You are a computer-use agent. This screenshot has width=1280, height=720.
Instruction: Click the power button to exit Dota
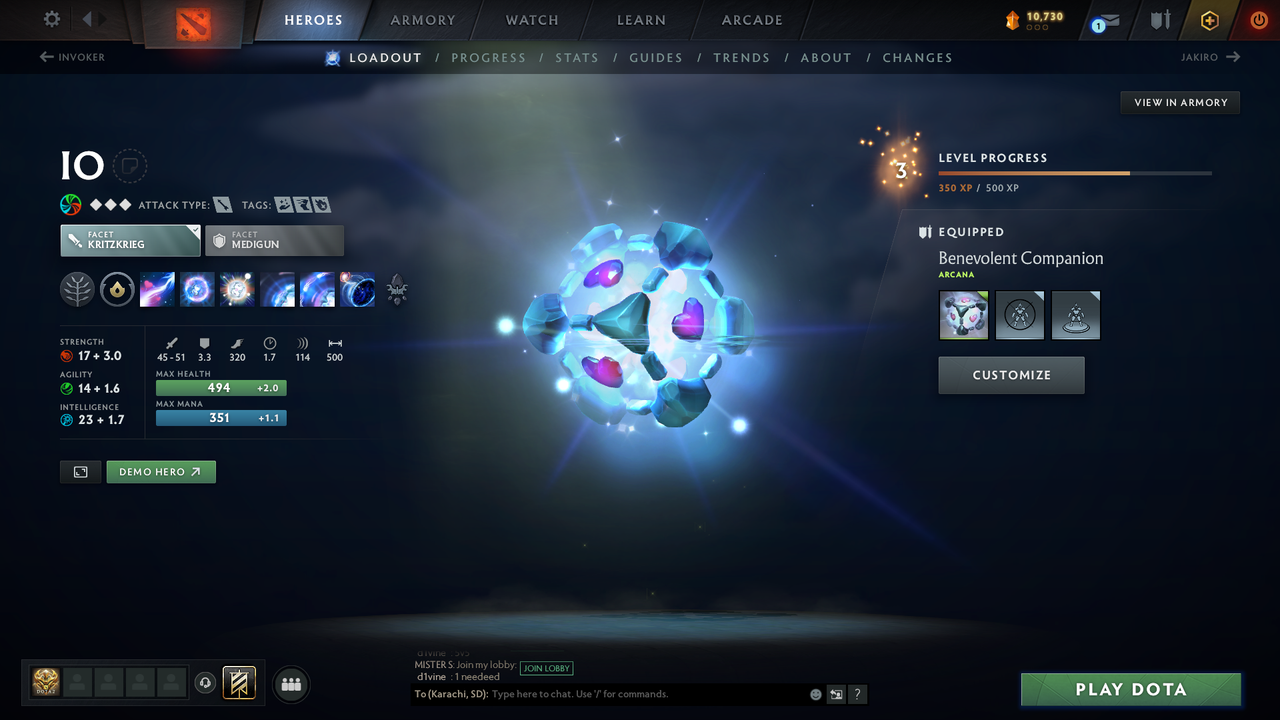pos(1258,20)
